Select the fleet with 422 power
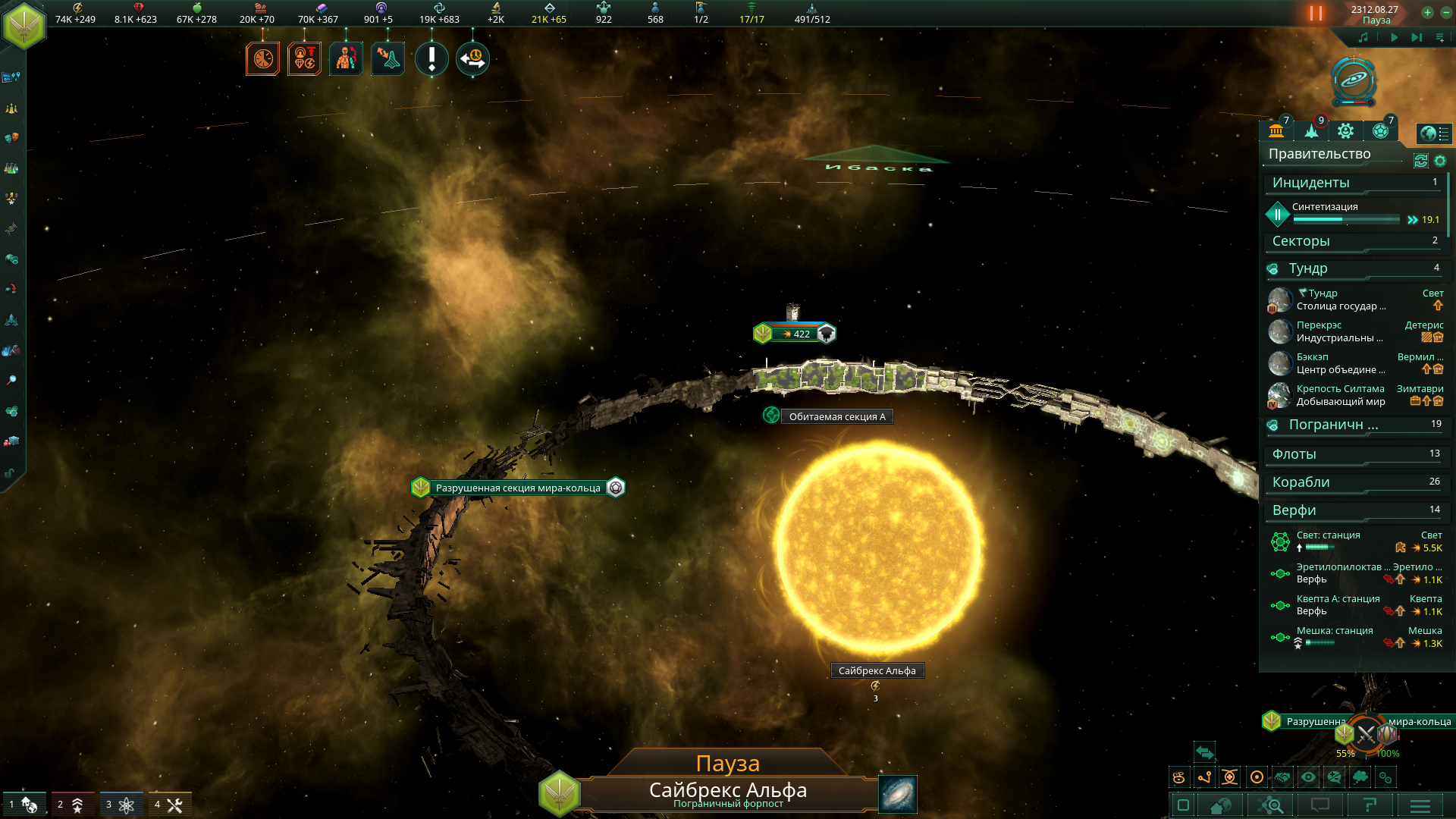The image size is (1456, 819). [x=795, y=334]
